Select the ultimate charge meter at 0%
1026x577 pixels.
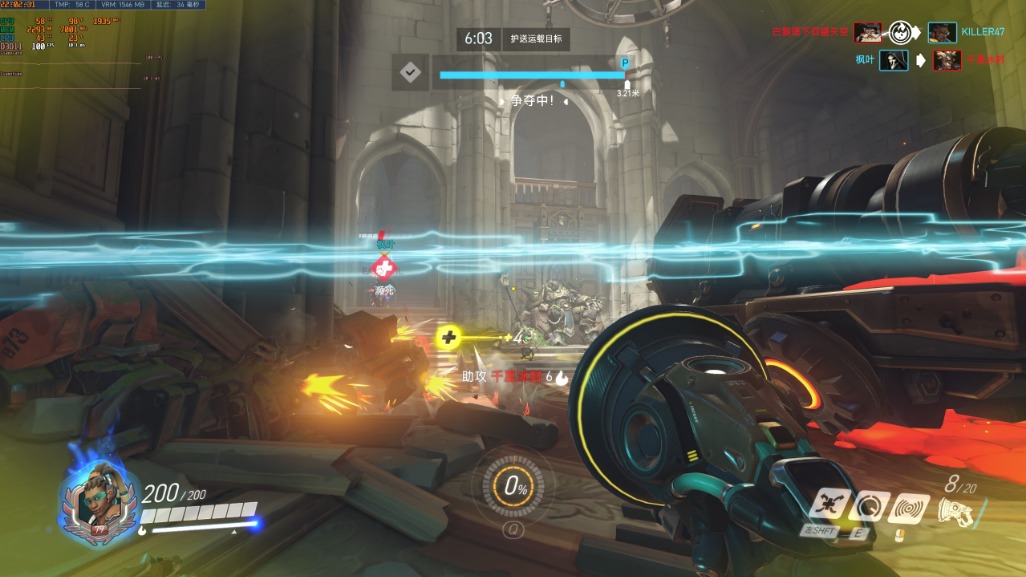[x=516, y=488]
